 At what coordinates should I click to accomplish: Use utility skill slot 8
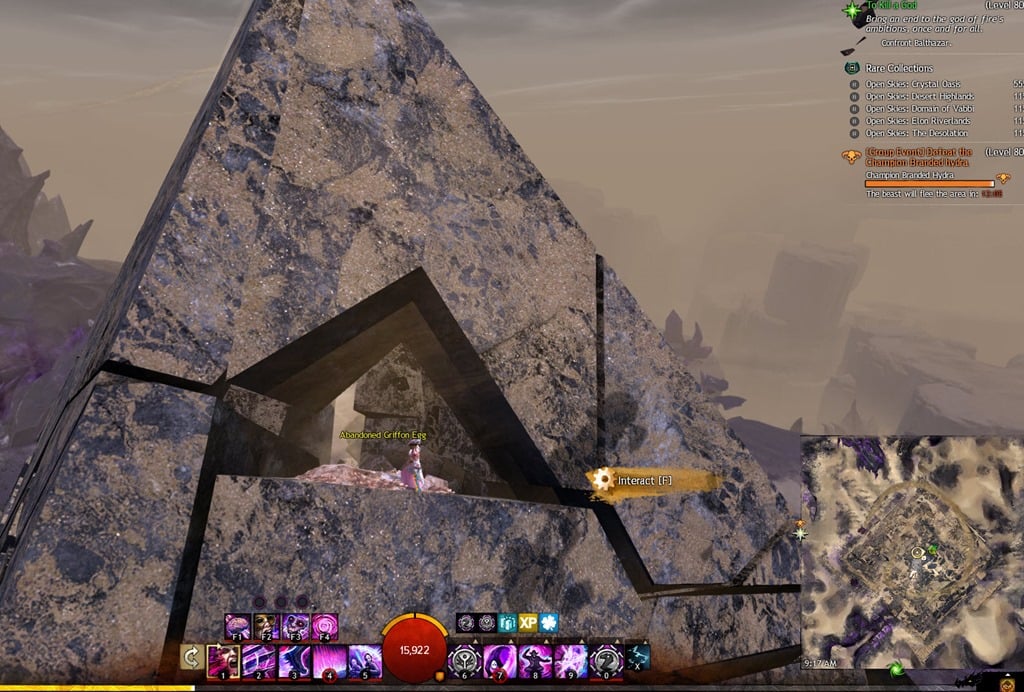click(x=536, y=661)
